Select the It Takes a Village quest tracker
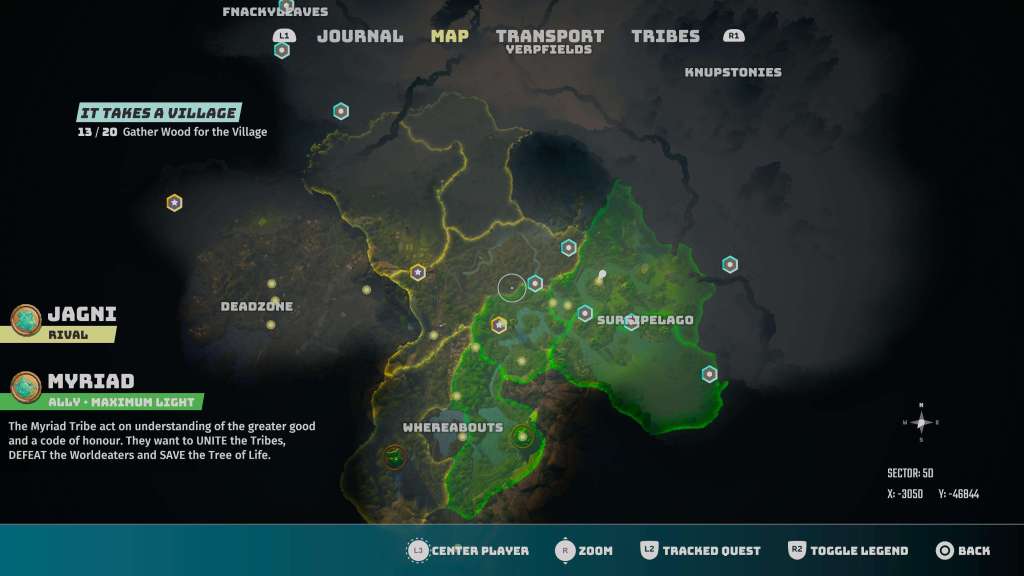The width and height of the screenshot is (1024, 576). click(x=158, y=114)
